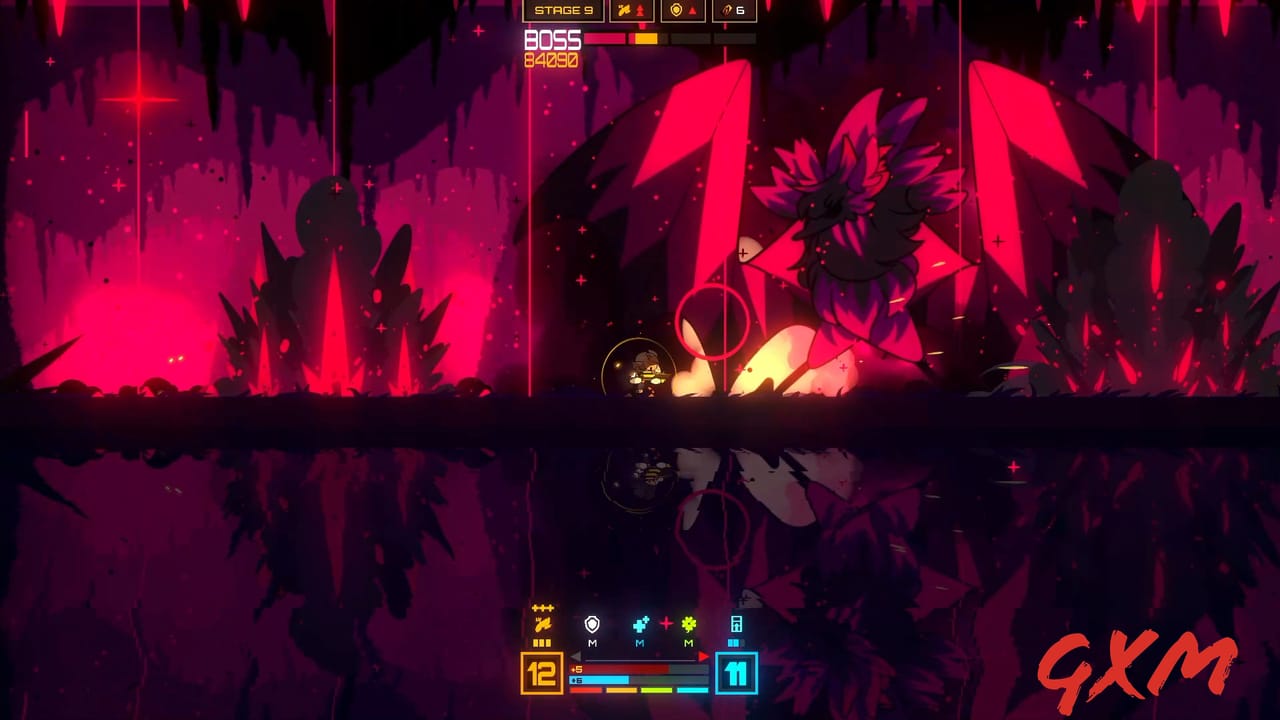Viewport: 1280px width, 720px height.
Task: Select the rocket upgrade icon in the top bar
Action: pos(624,9)
